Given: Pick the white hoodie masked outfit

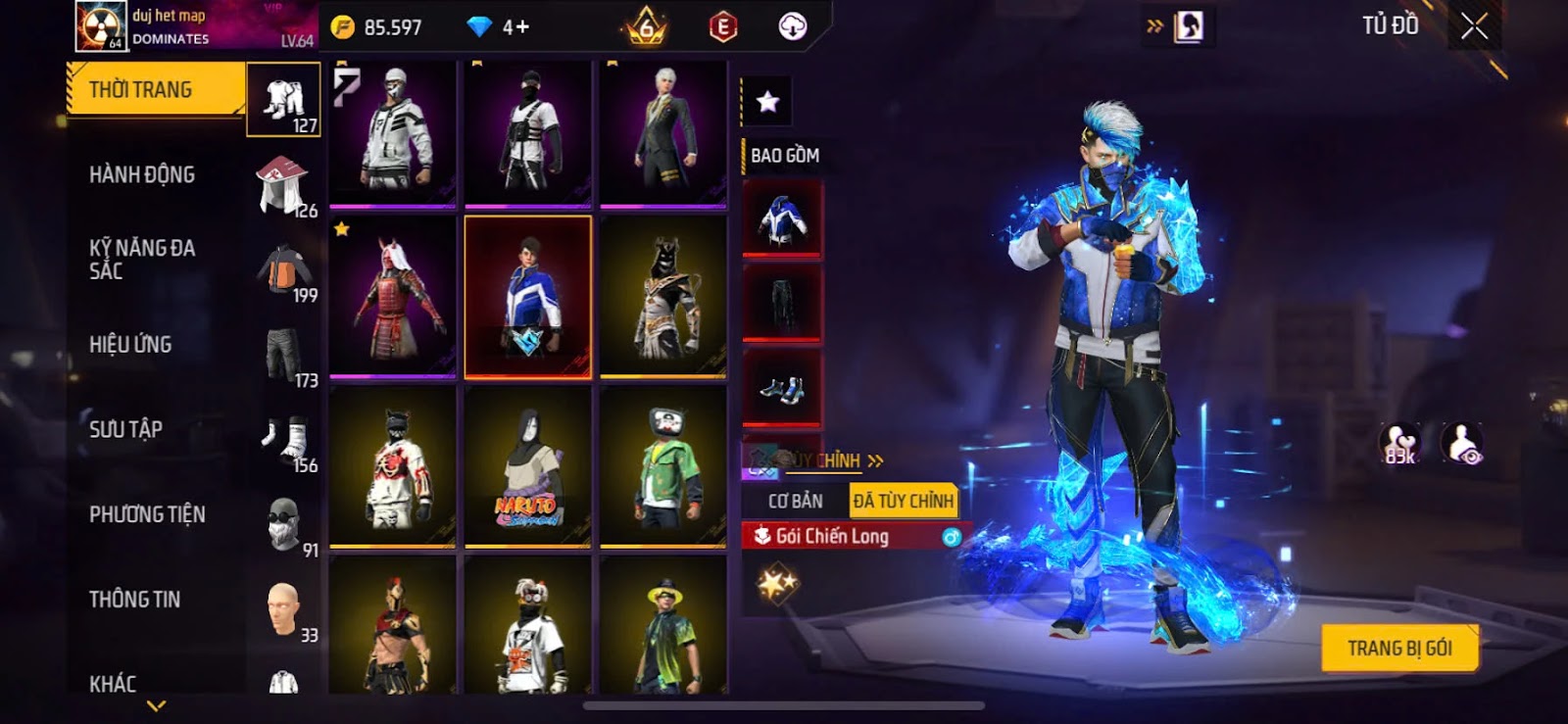Looking at the screenshot, I should click(x=393, y=132).
